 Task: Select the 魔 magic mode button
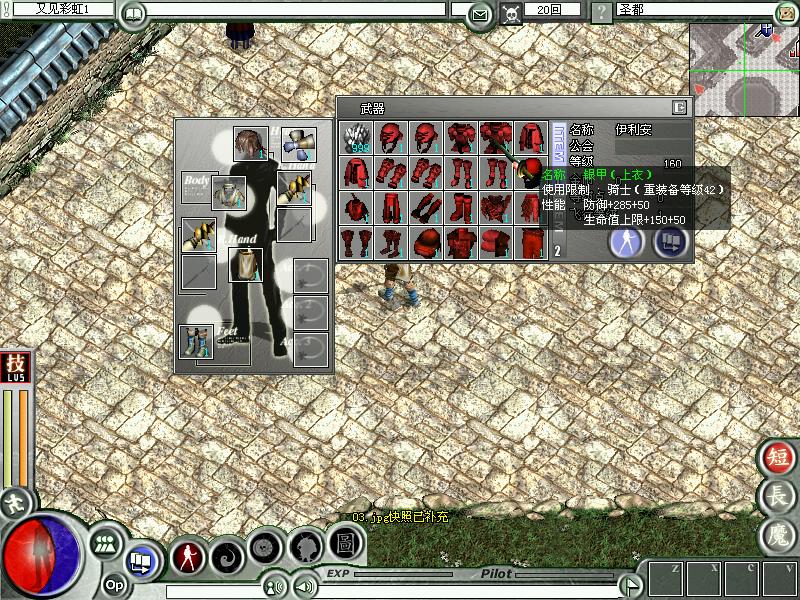pyautogui.click(x=777, y=533)
